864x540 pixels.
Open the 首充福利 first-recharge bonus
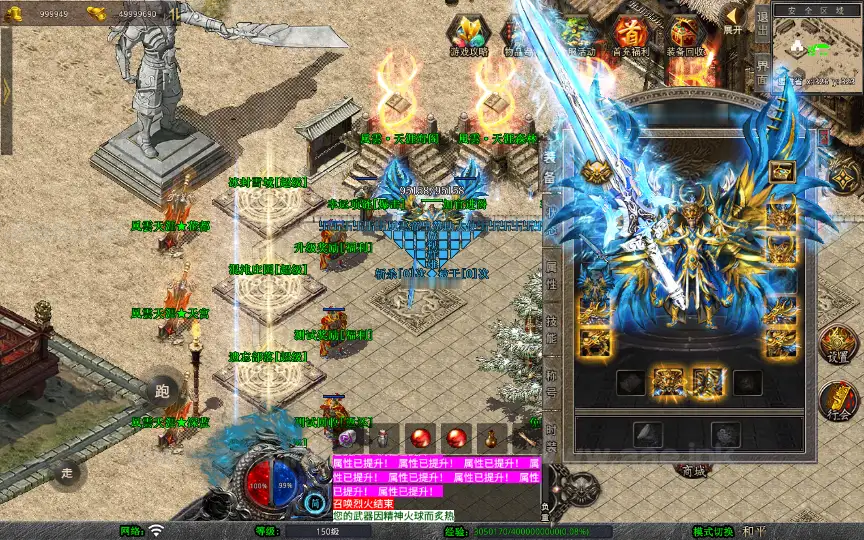click(631, 36)
